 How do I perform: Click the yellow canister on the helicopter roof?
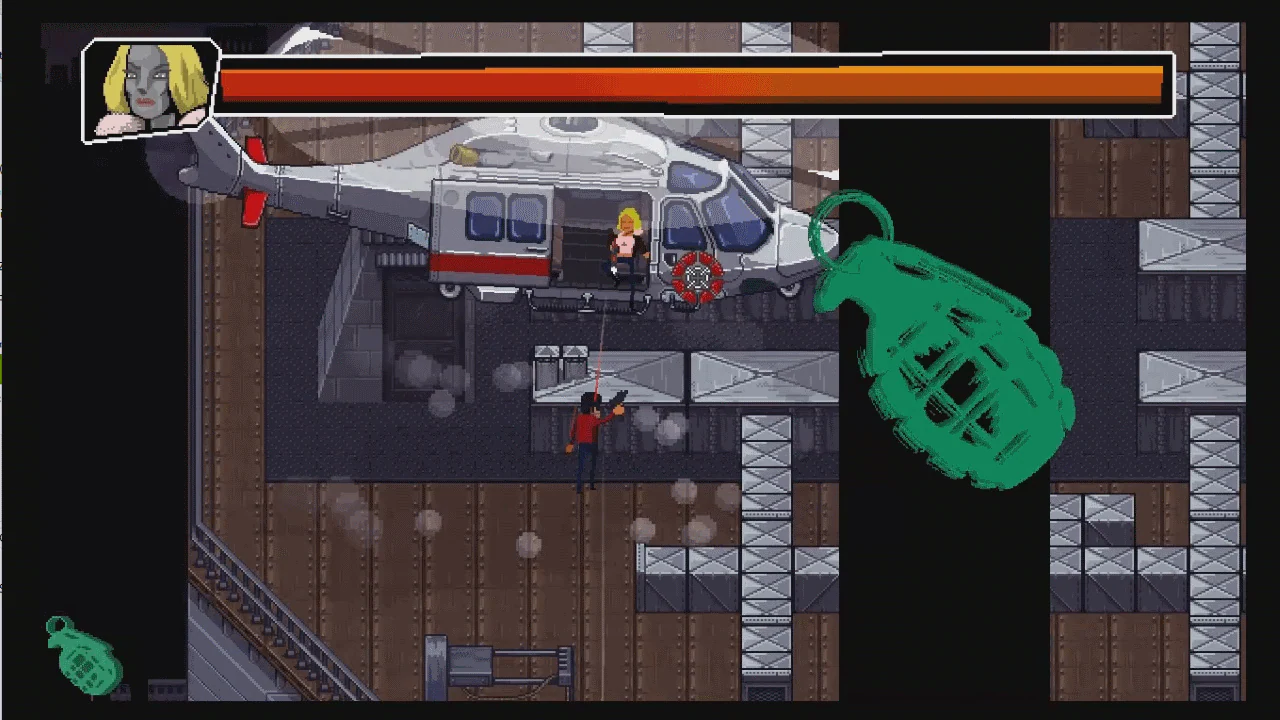[460, 152]
